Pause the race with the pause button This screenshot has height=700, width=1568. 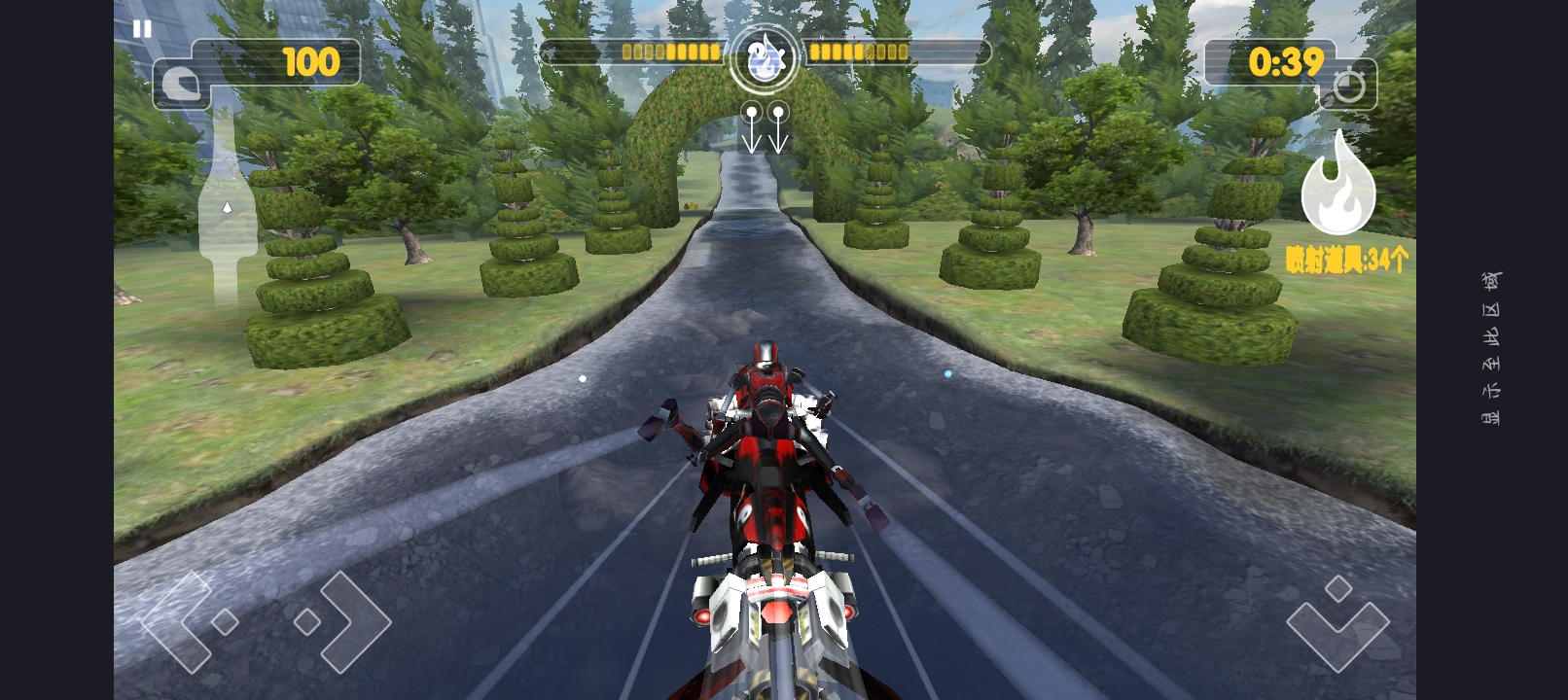[142, 29]
